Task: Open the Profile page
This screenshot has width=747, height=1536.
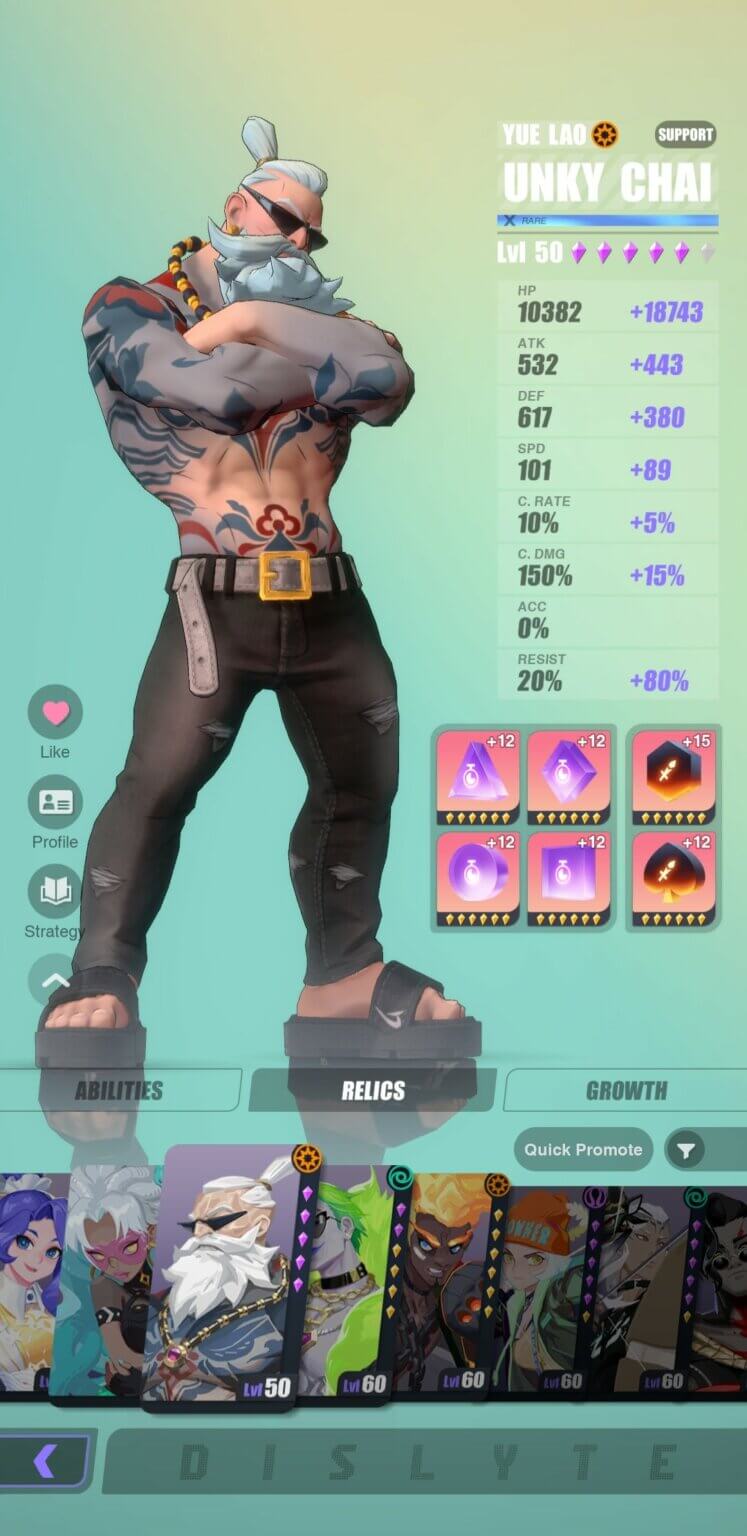Action: tap(55, 803)
